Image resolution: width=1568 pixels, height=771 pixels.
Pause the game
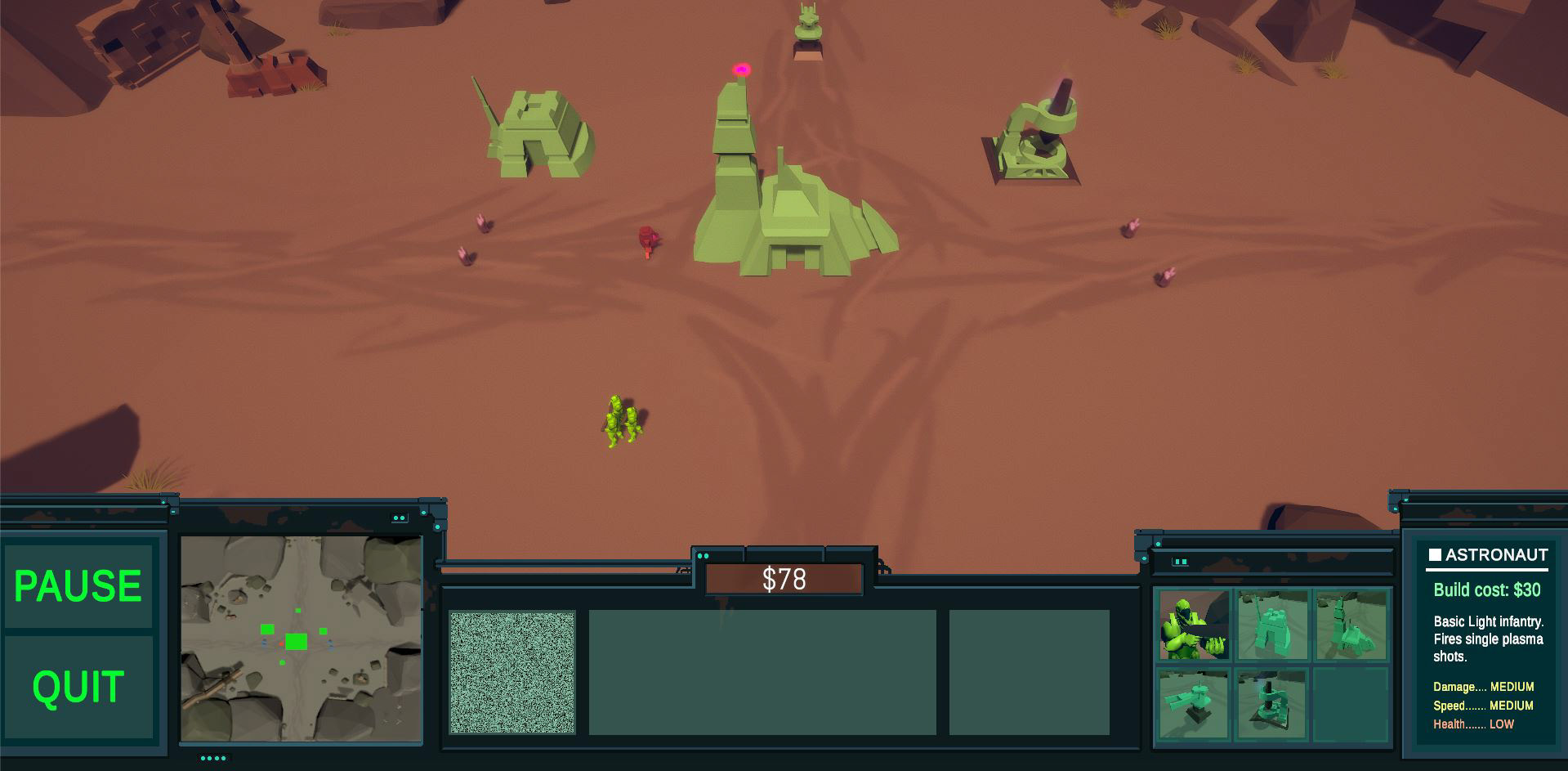click(x=78, y=586)
